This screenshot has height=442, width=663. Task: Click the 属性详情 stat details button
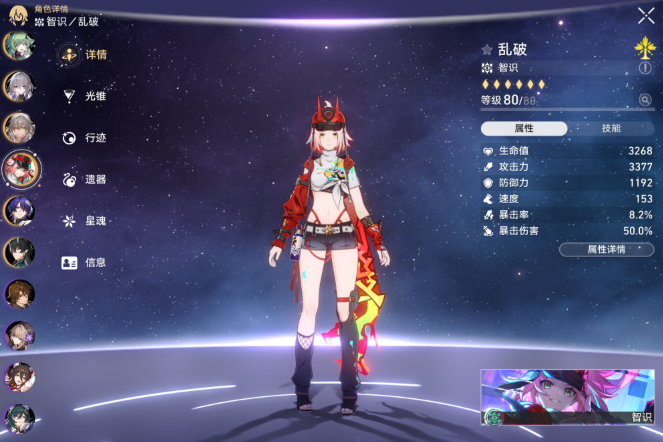(606, 249)
